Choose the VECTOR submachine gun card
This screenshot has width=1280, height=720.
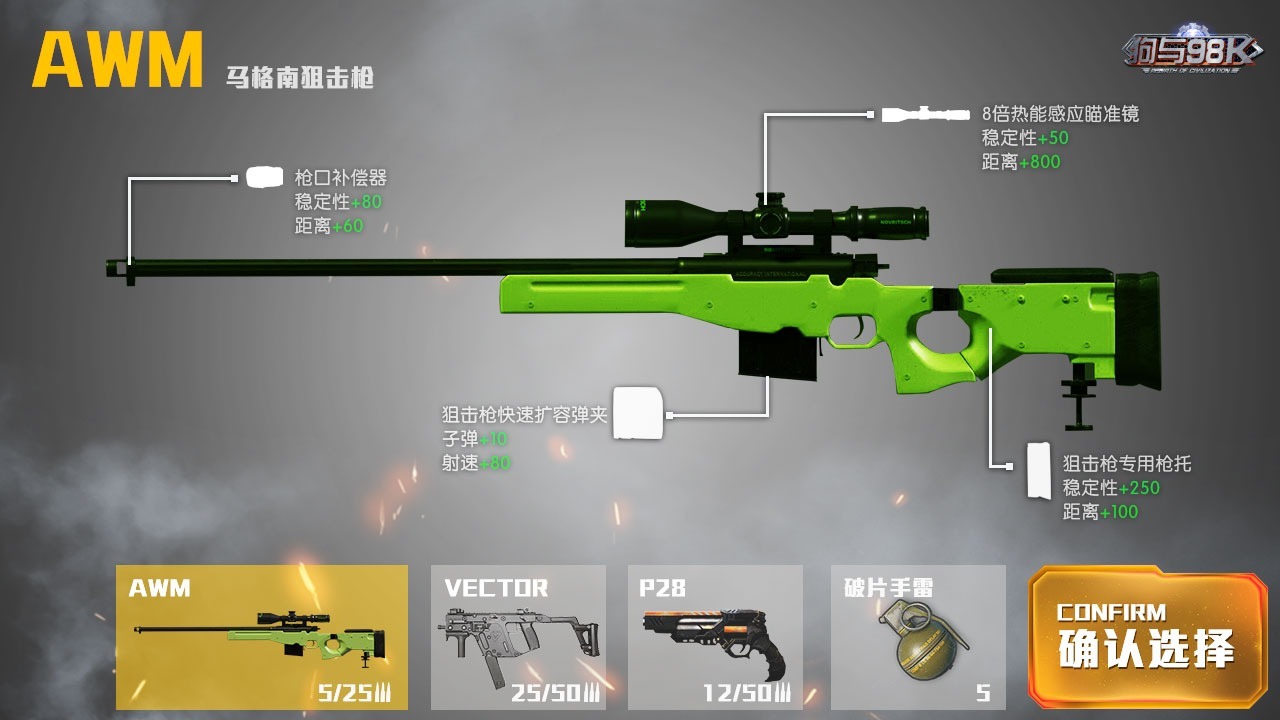tap(518, 637)
